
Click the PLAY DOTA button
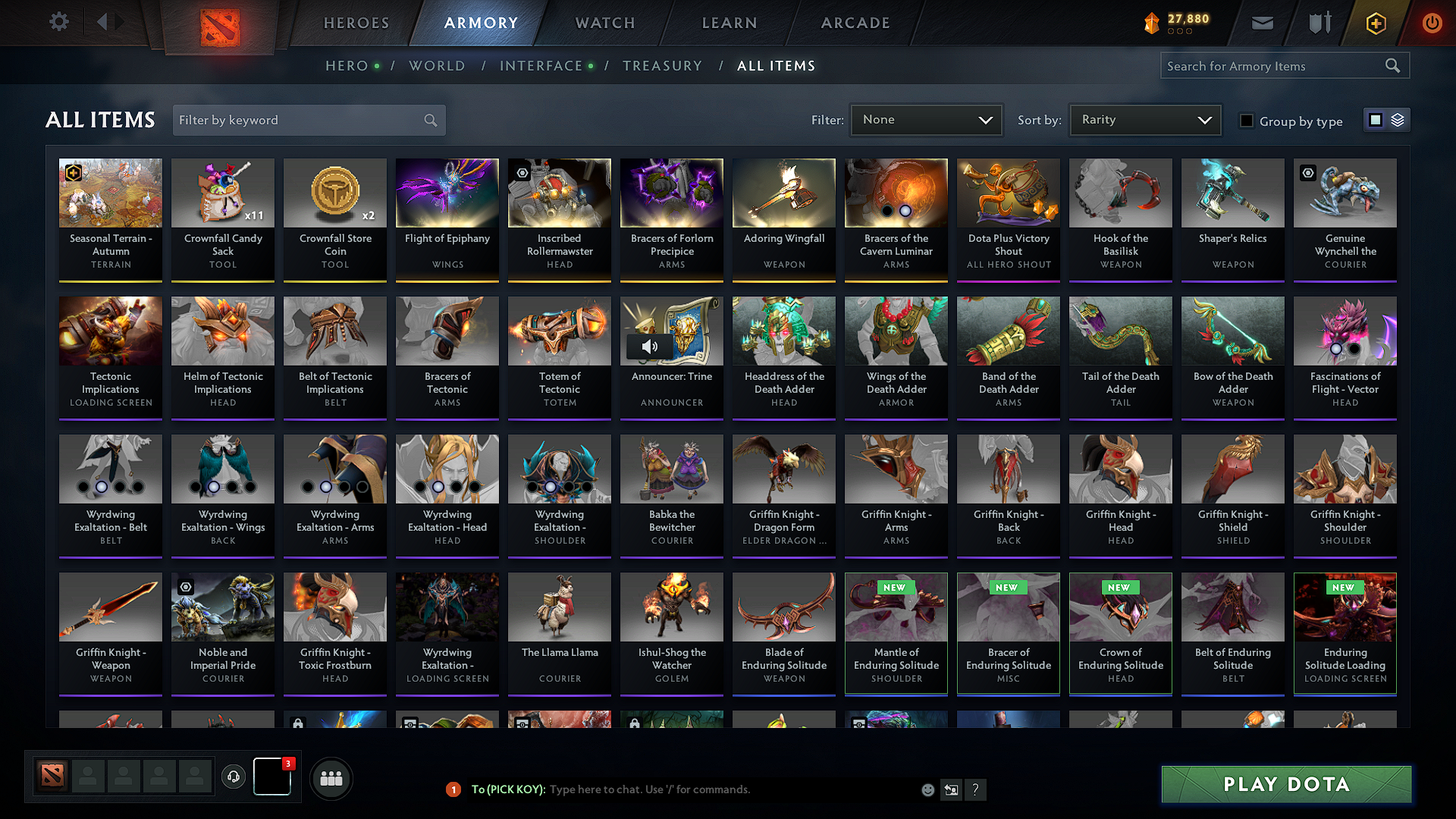pyautogui.click(x=1285, y=784)
